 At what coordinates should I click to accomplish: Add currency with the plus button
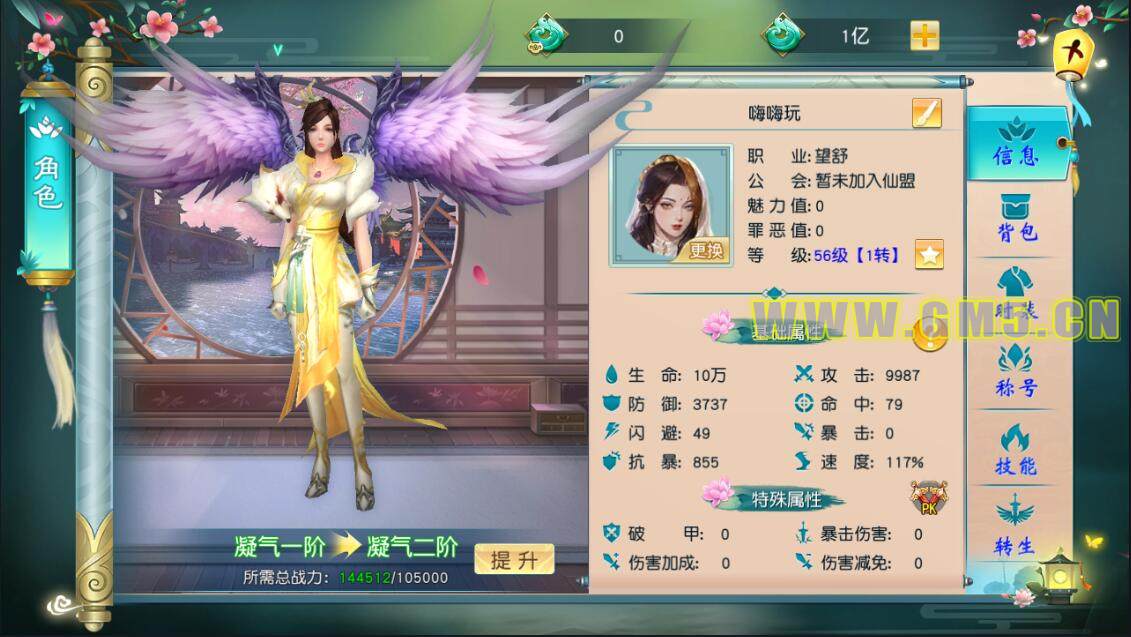(x=924, y=36)
